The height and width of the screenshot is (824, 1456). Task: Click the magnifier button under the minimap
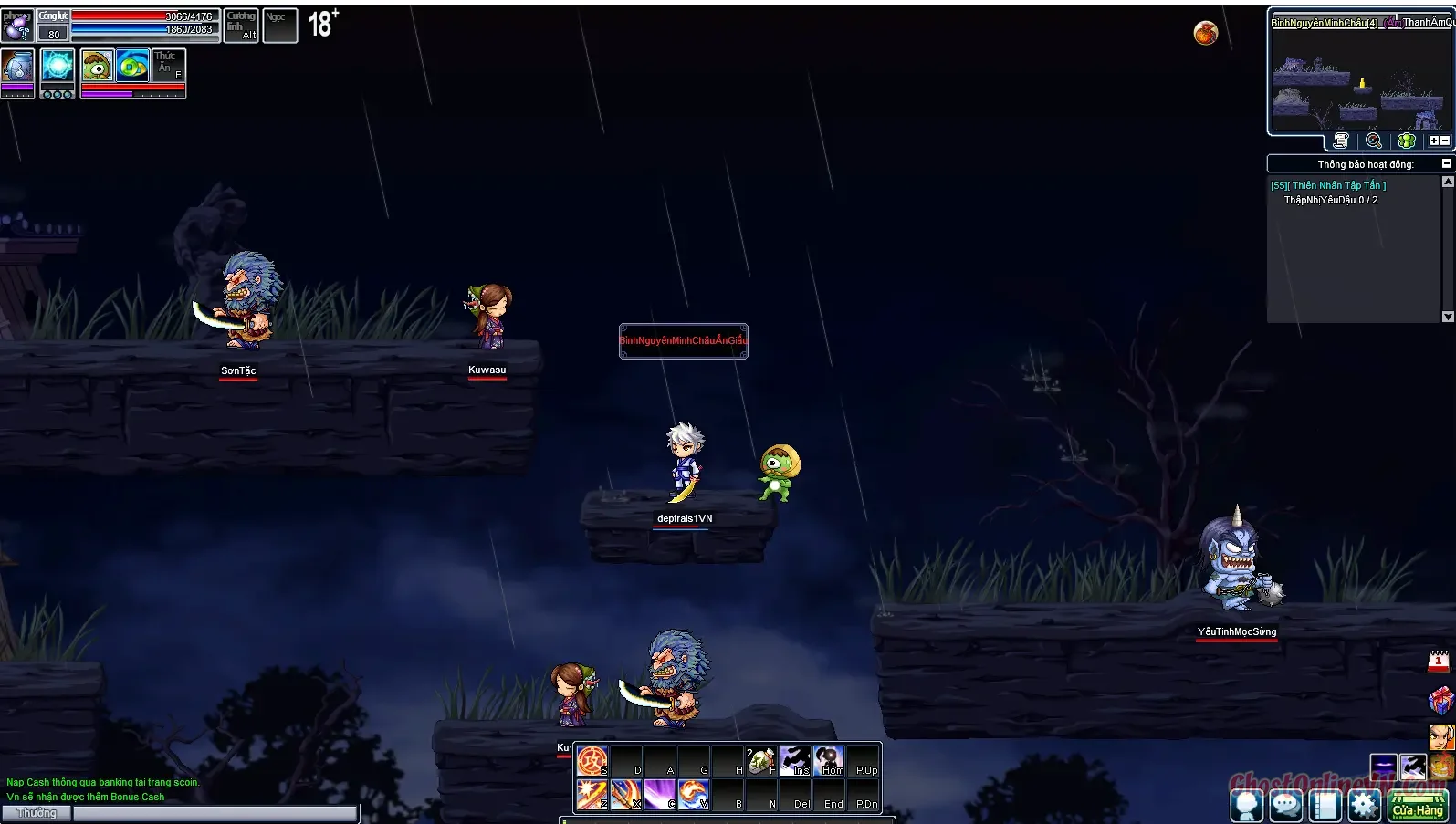1373,141
